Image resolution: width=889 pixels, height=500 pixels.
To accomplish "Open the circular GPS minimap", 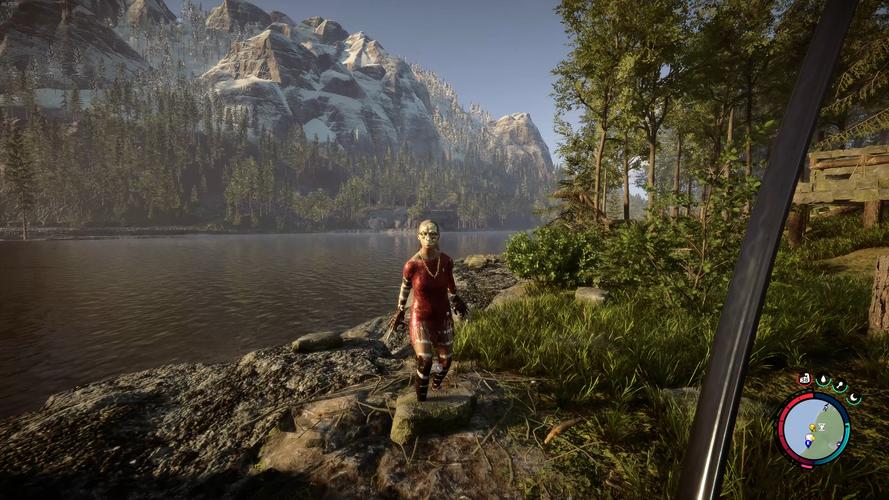I will (813, 428).
